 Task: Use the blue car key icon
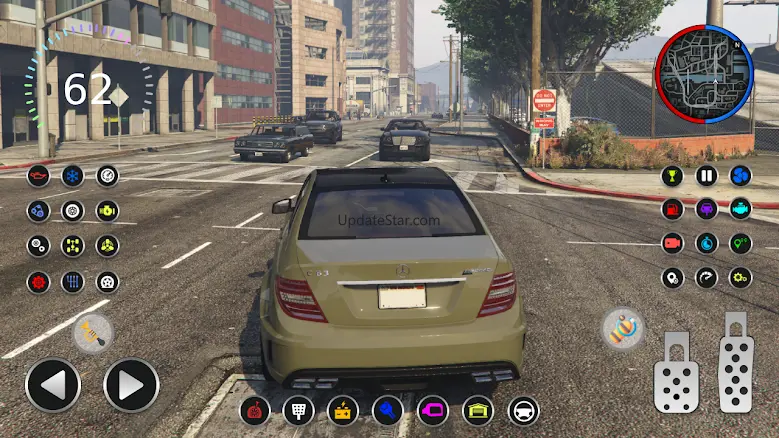point(388,410)
